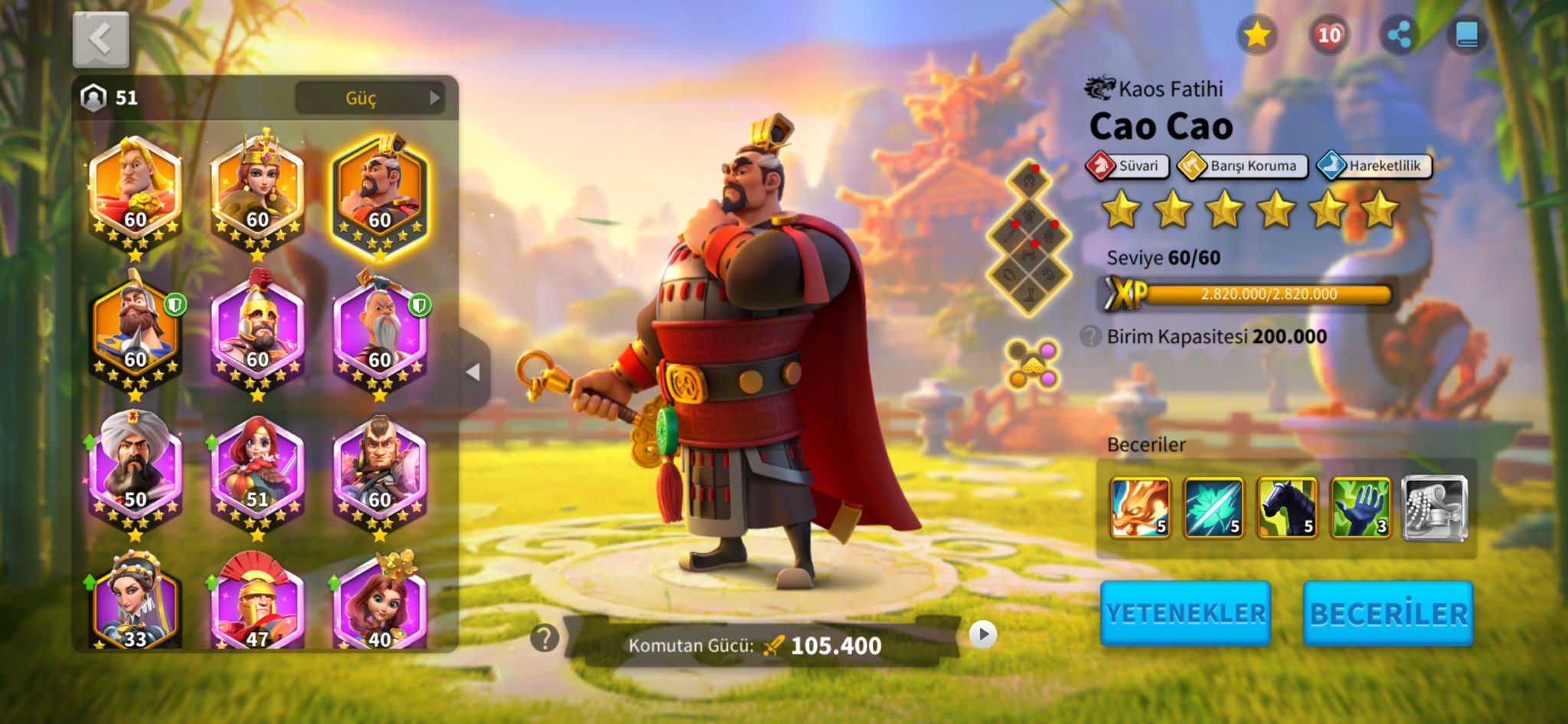Click the gold star favorite icon
The width and height of the screenshot is (1568, 724).
tap(1256, 35)
